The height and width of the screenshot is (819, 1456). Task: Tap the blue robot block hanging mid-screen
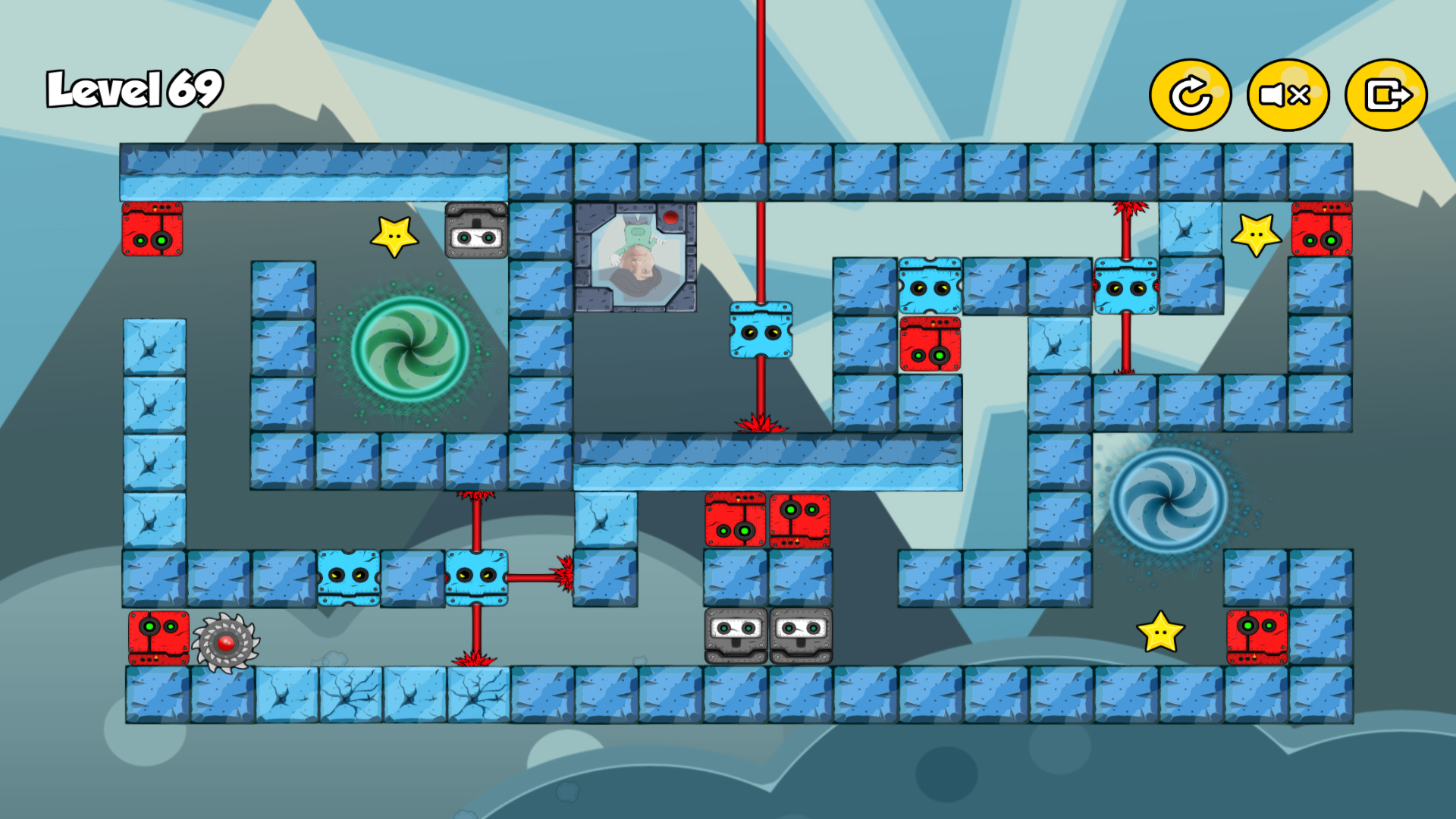click(762, 333)
